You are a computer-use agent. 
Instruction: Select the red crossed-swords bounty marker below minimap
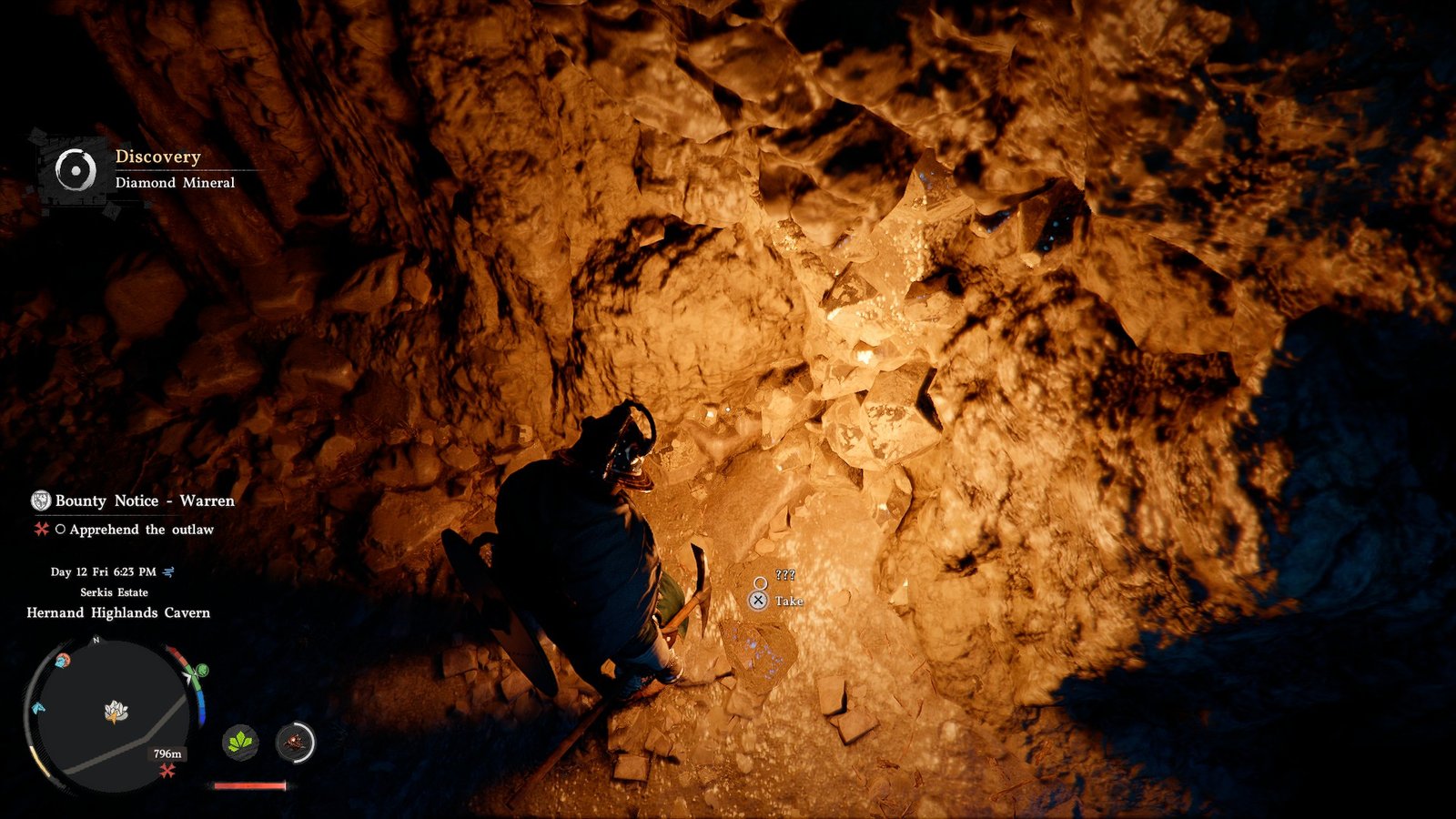click(167, 772)
